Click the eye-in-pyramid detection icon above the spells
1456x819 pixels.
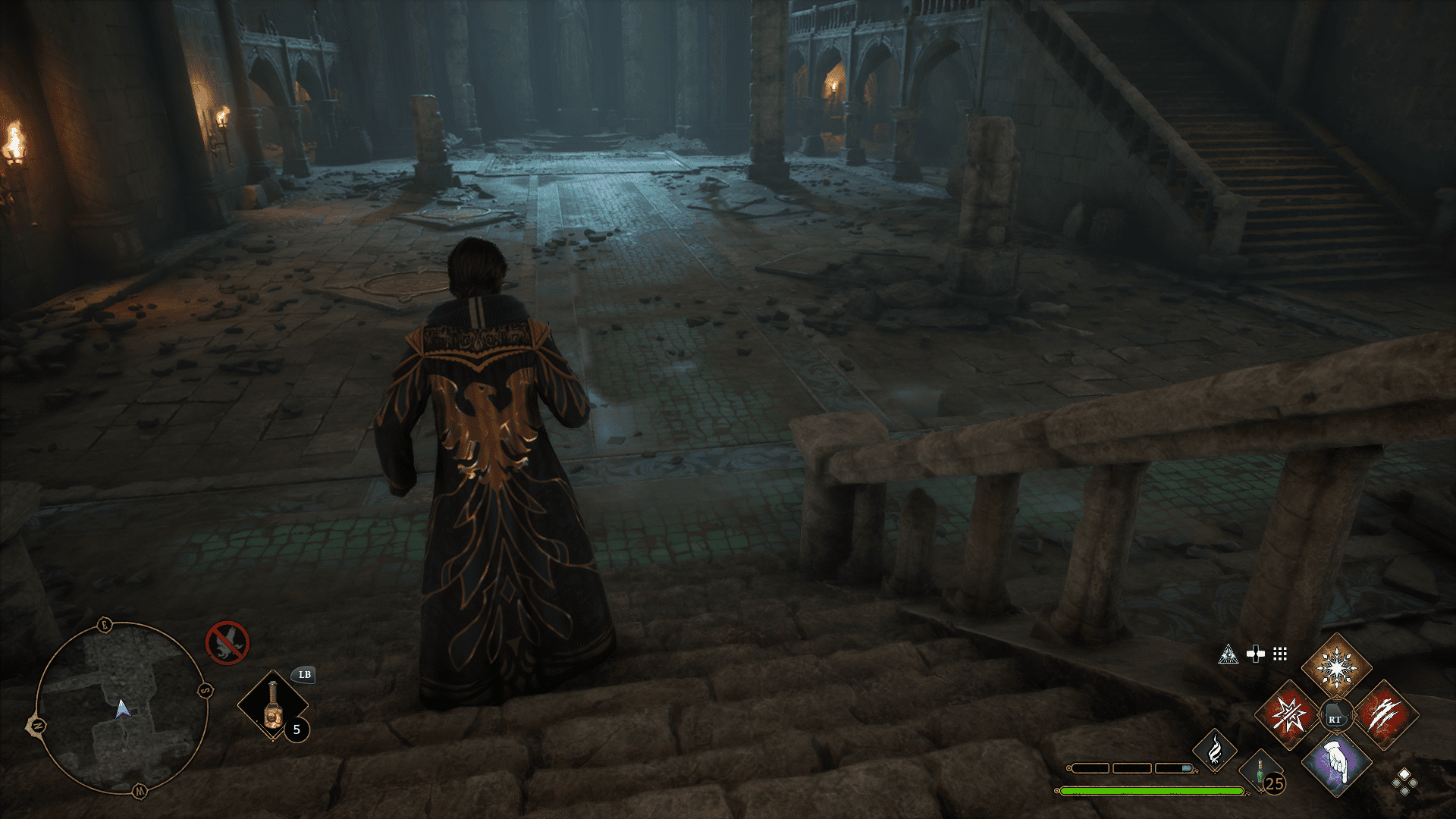pyautogui.click(x=1230, y=654)
